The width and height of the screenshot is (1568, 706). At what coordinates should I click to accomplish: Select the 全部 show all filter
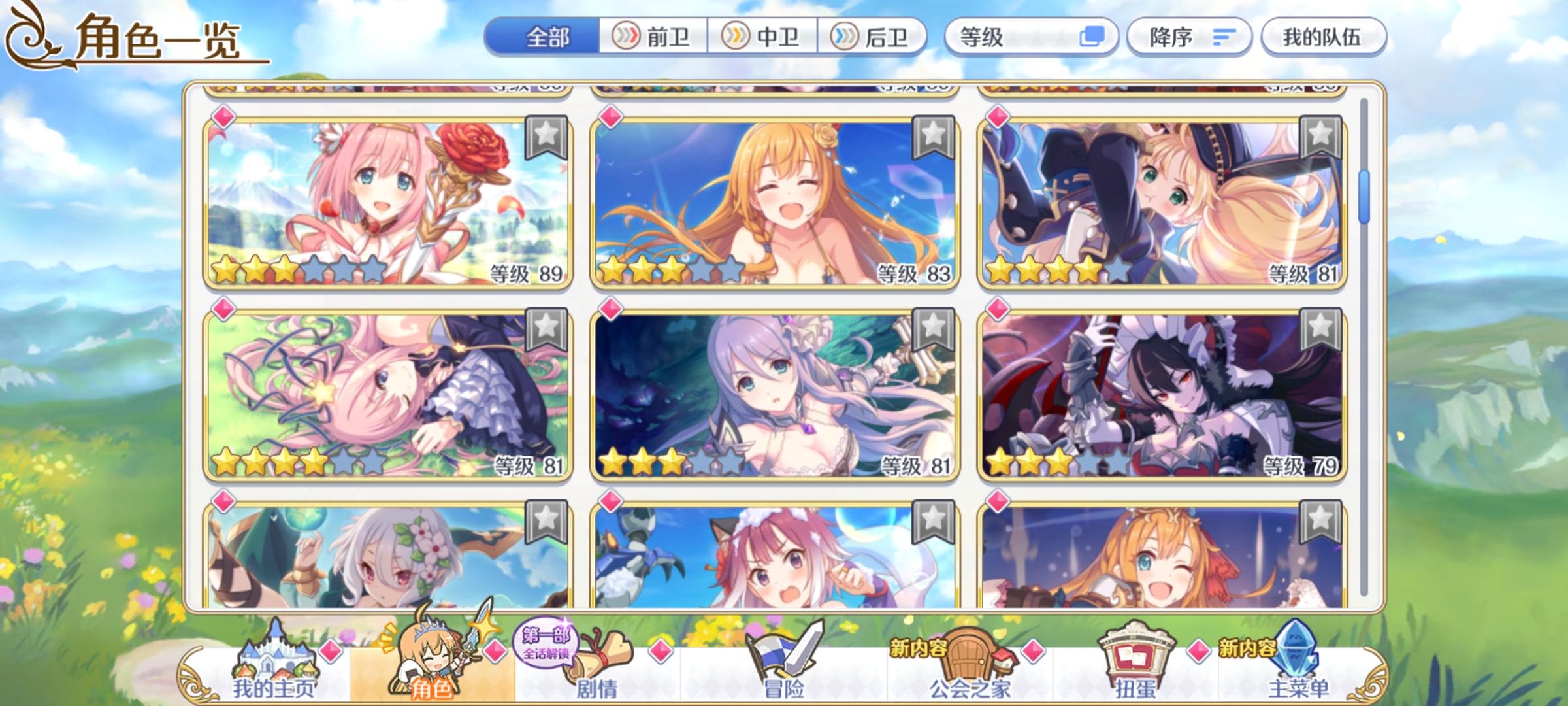[x=549, y=38]
